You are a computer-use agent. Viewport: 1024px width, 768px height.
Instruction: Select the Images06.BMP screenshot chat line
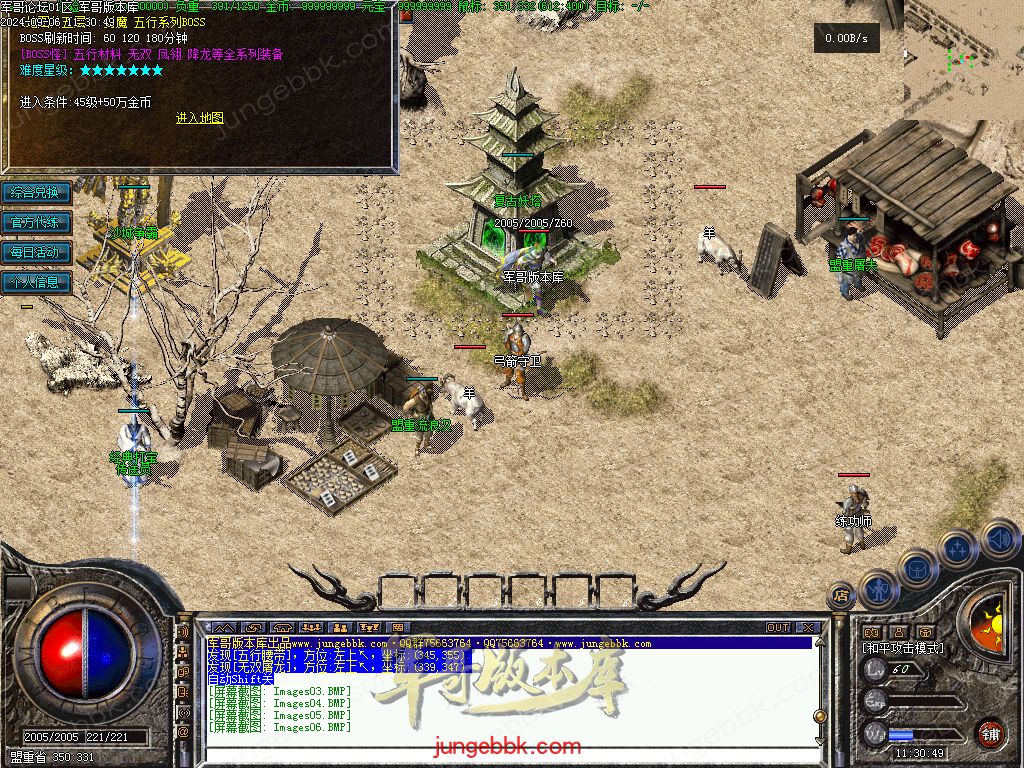click(280, 727)
